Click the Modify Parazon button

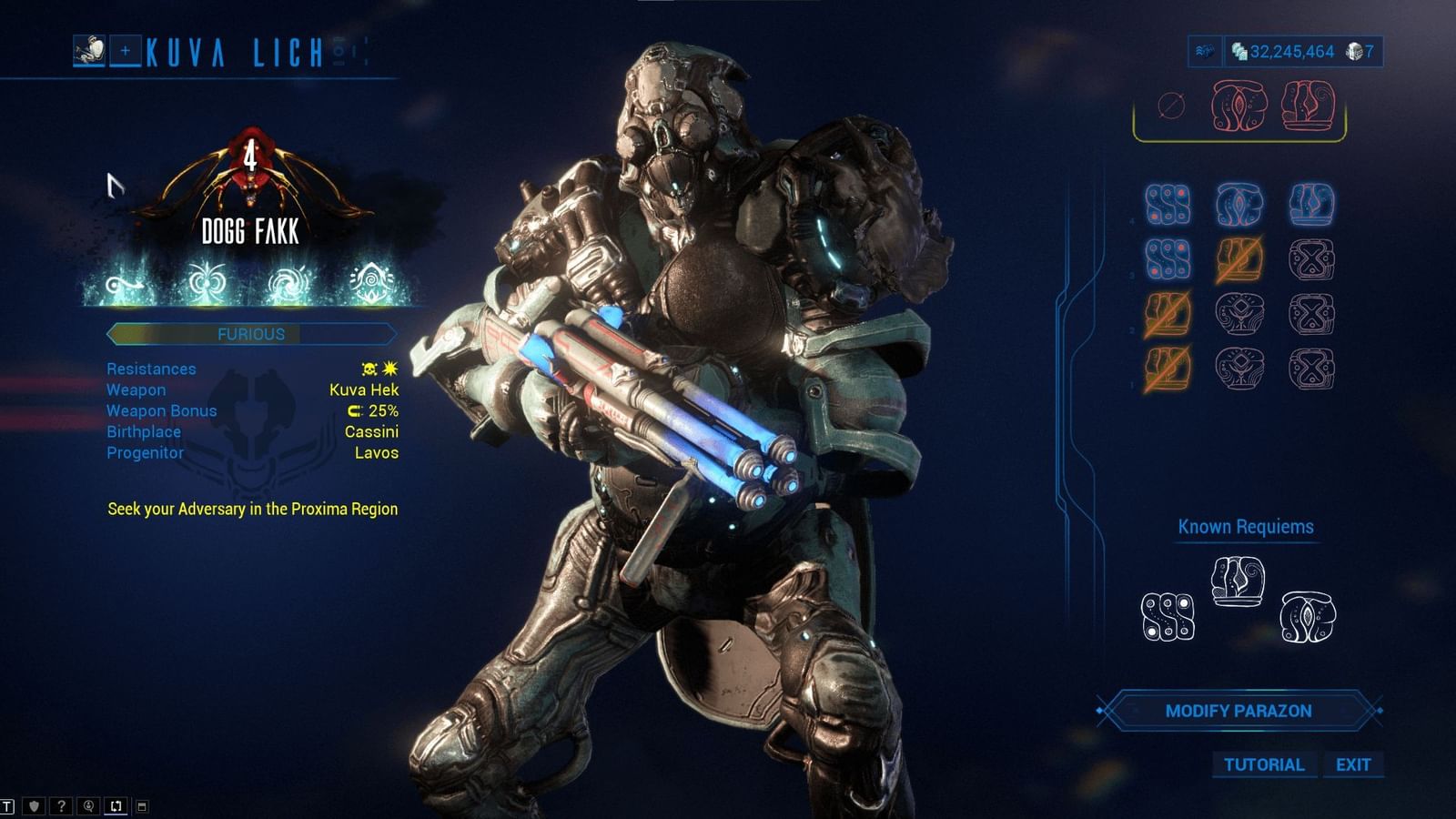coord(1240,712)
